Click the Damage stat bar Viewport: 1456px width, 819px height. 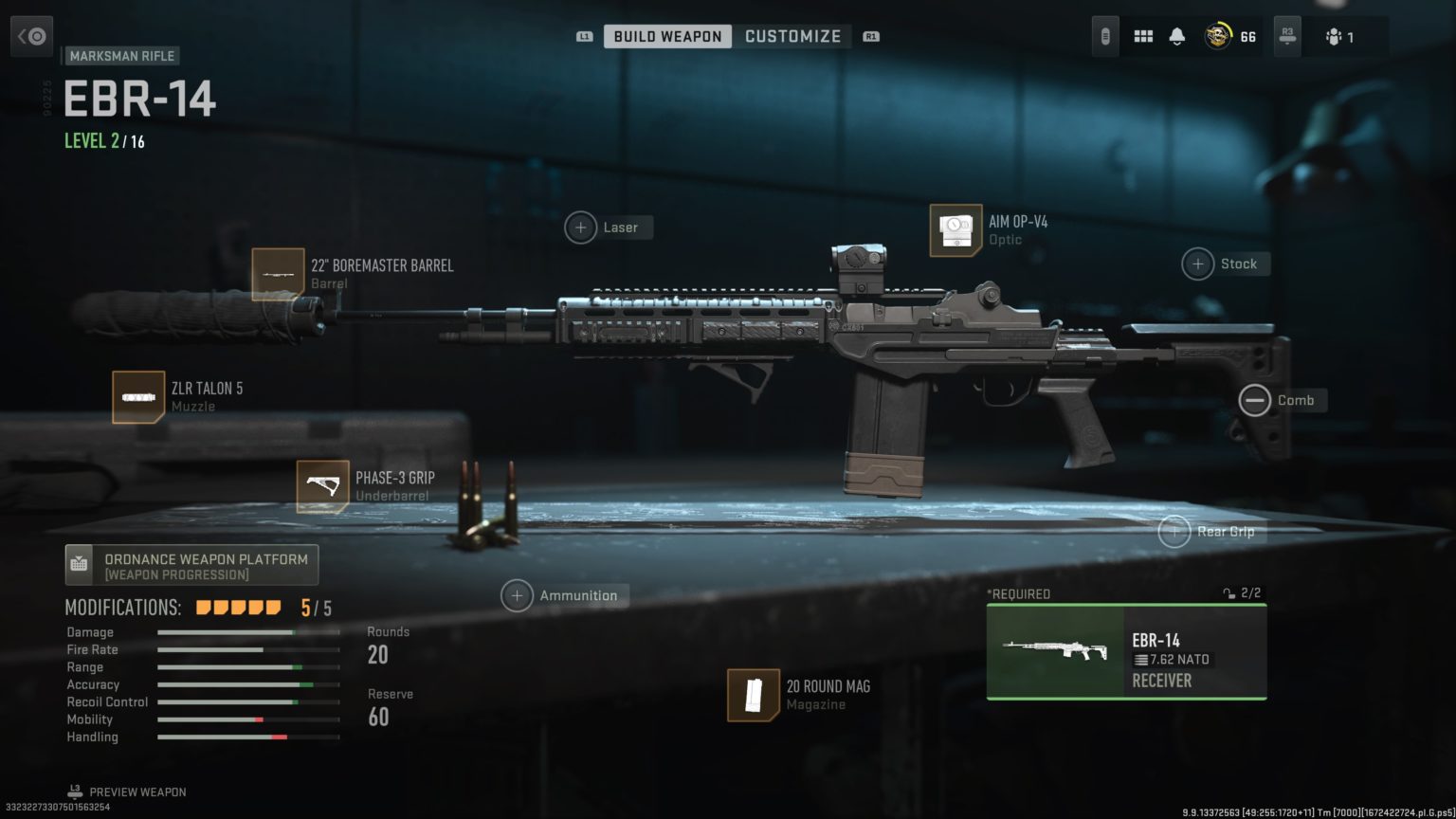tap(246, 632)
